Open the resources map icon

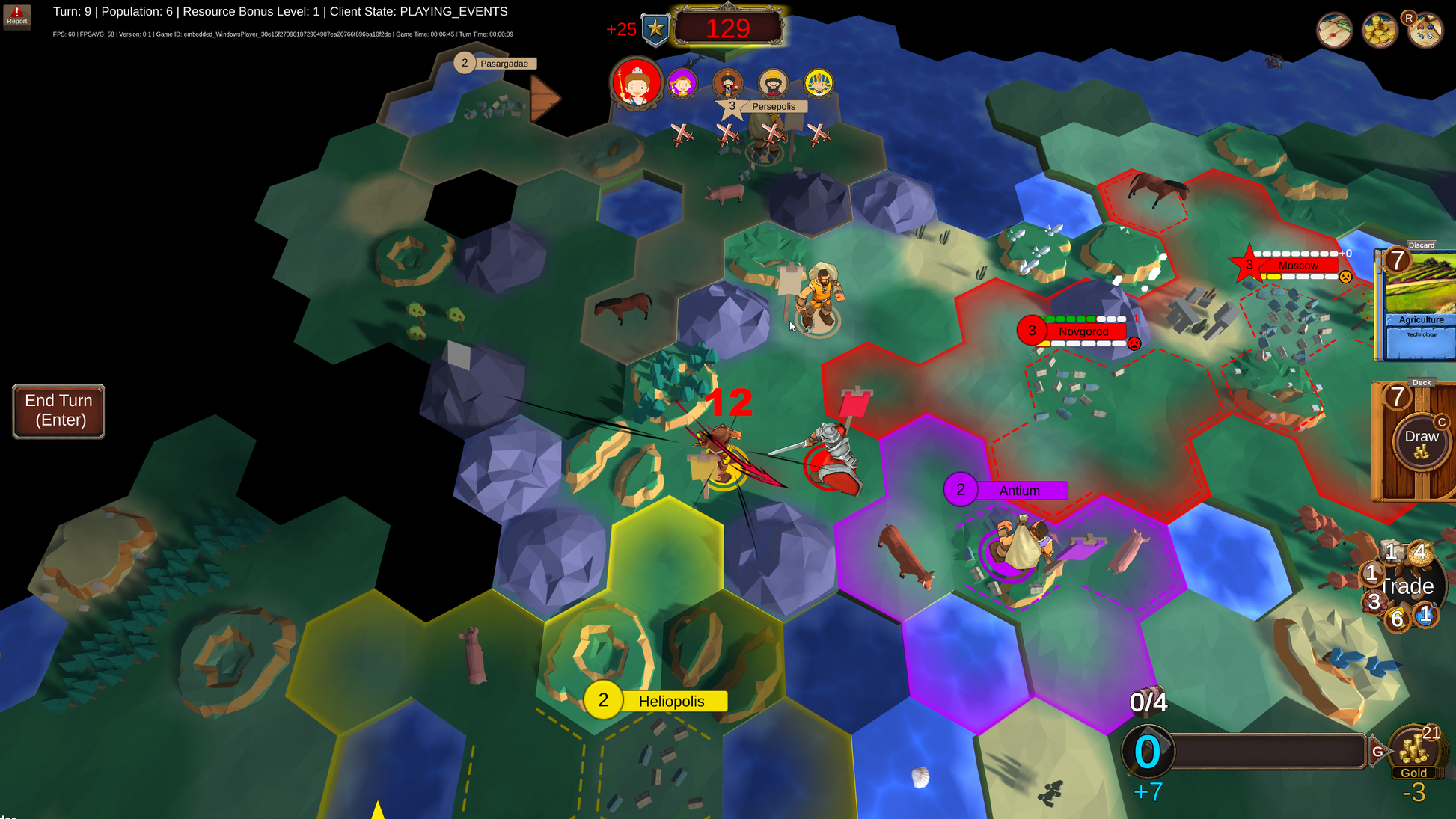(x=1425, y=30)
